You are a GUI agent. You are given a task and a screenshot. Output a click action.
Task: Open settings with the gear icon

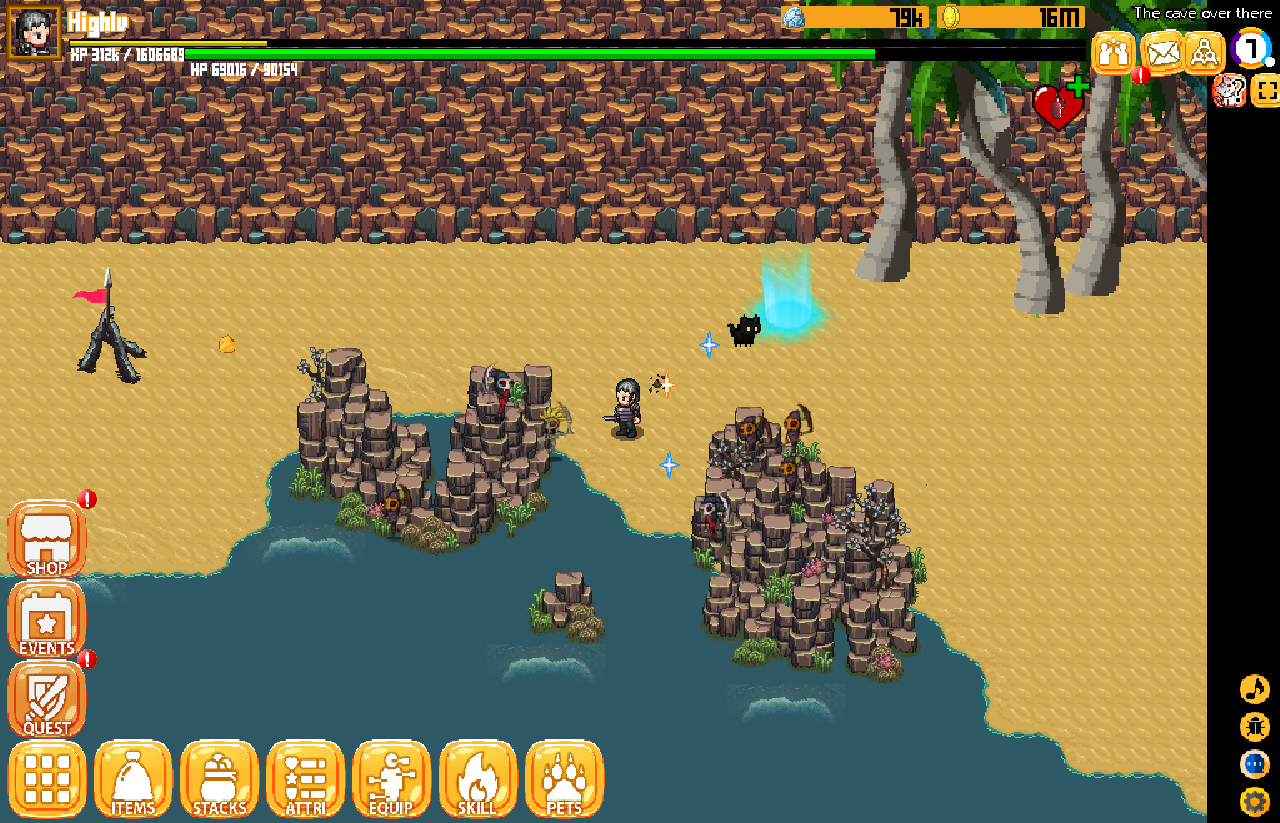point(1254,802)
